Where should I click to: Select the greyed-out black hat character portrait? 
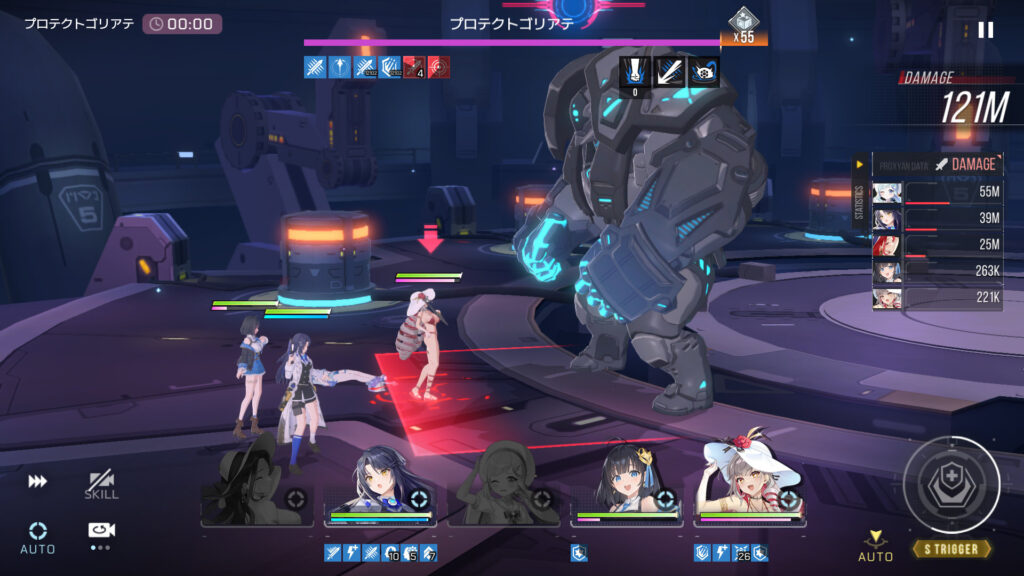[x=254, y=482]
